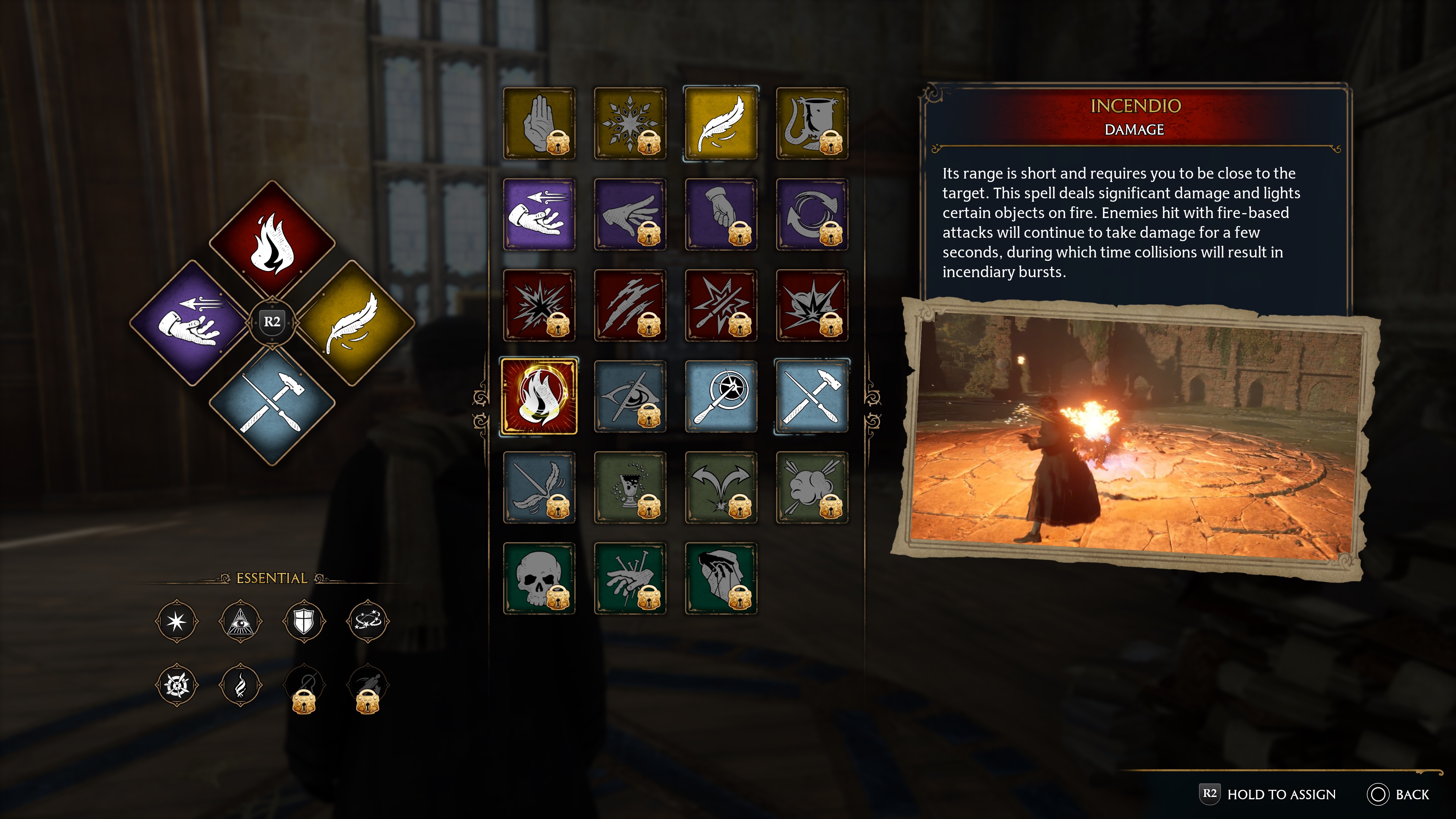Select the shield essential spell icon
Image resolution: width=1456 pixels, height=819 pixels.
coord(304,621)
